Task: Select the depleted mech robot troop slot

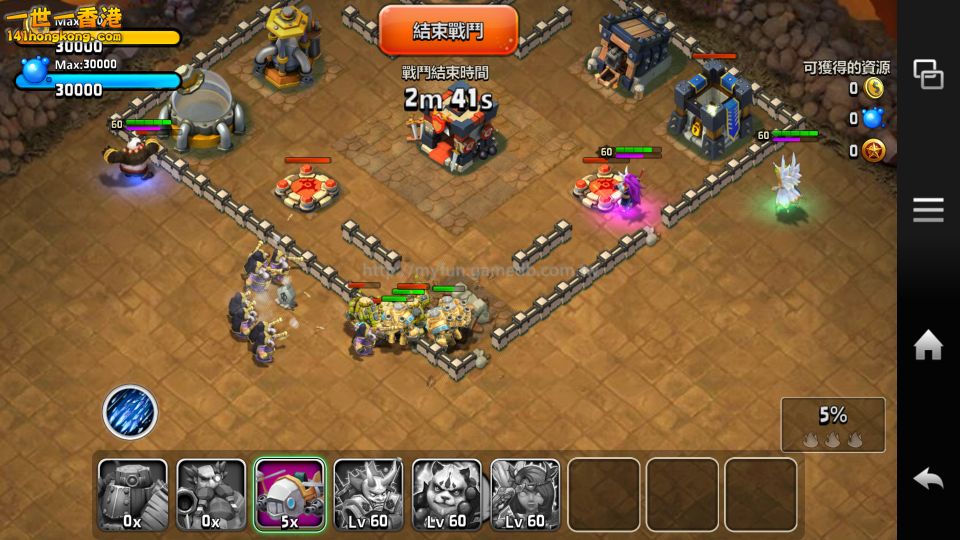Action: coord(133,494)
